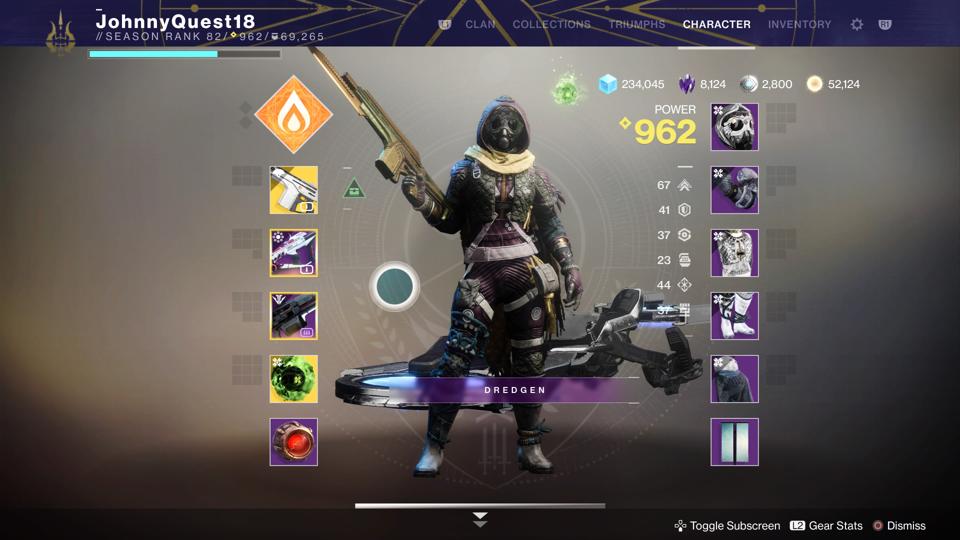This screenshot has width=960, height=540.
Task: Open the Collections tab
Action: coord(551,24)
